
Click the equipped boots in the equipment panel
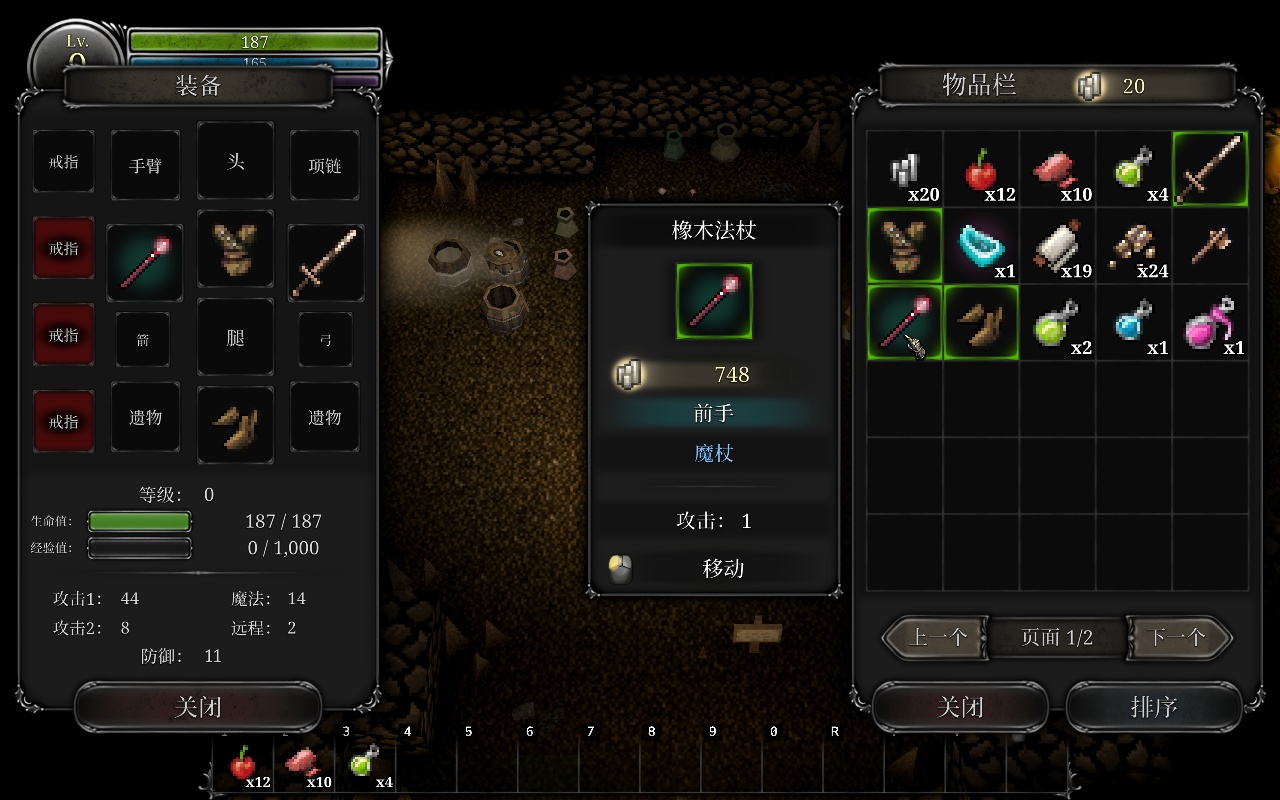(235, 425)
